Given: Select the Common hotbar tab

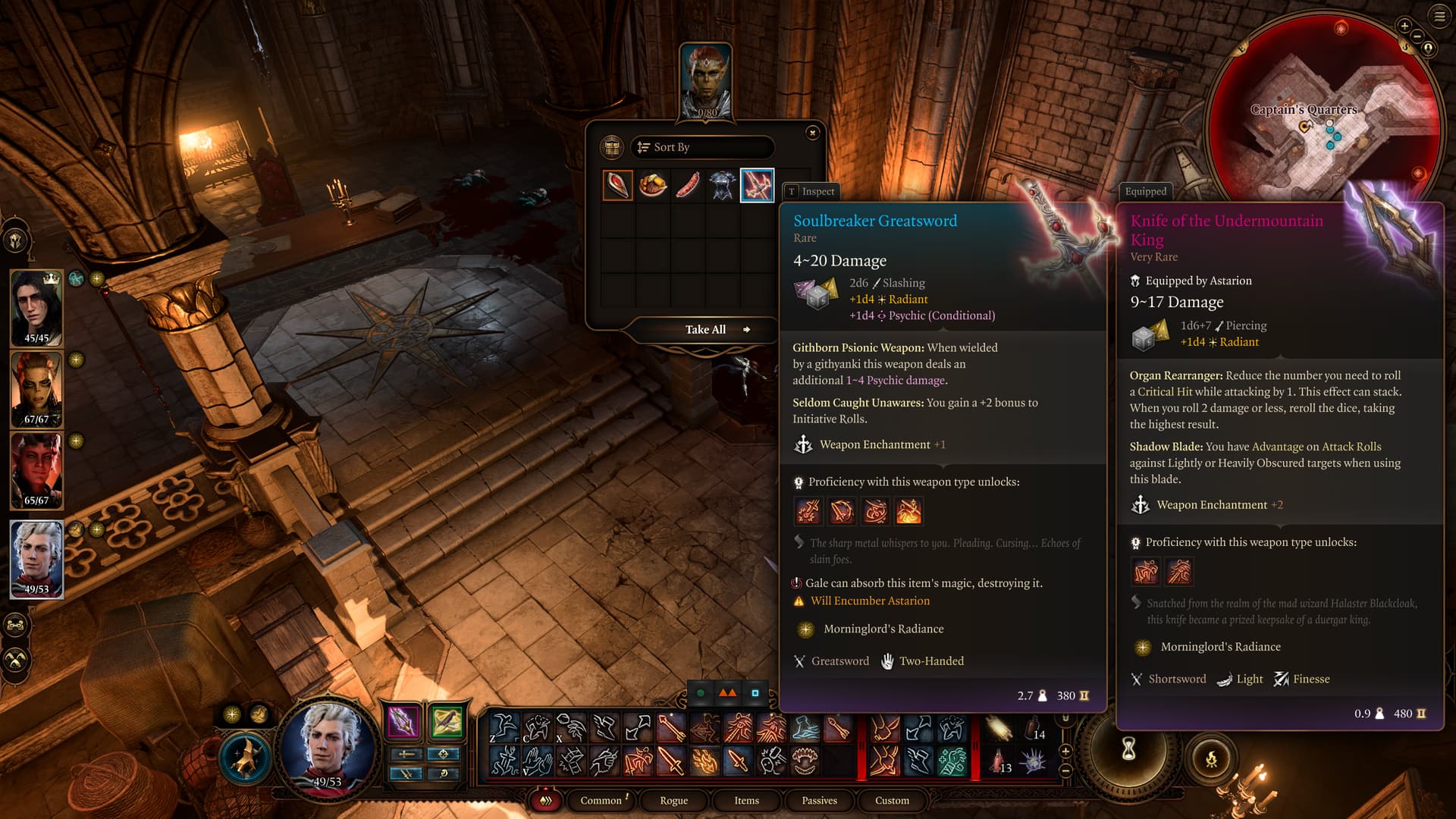Looking at the screenshot, I should click(601, 800).
